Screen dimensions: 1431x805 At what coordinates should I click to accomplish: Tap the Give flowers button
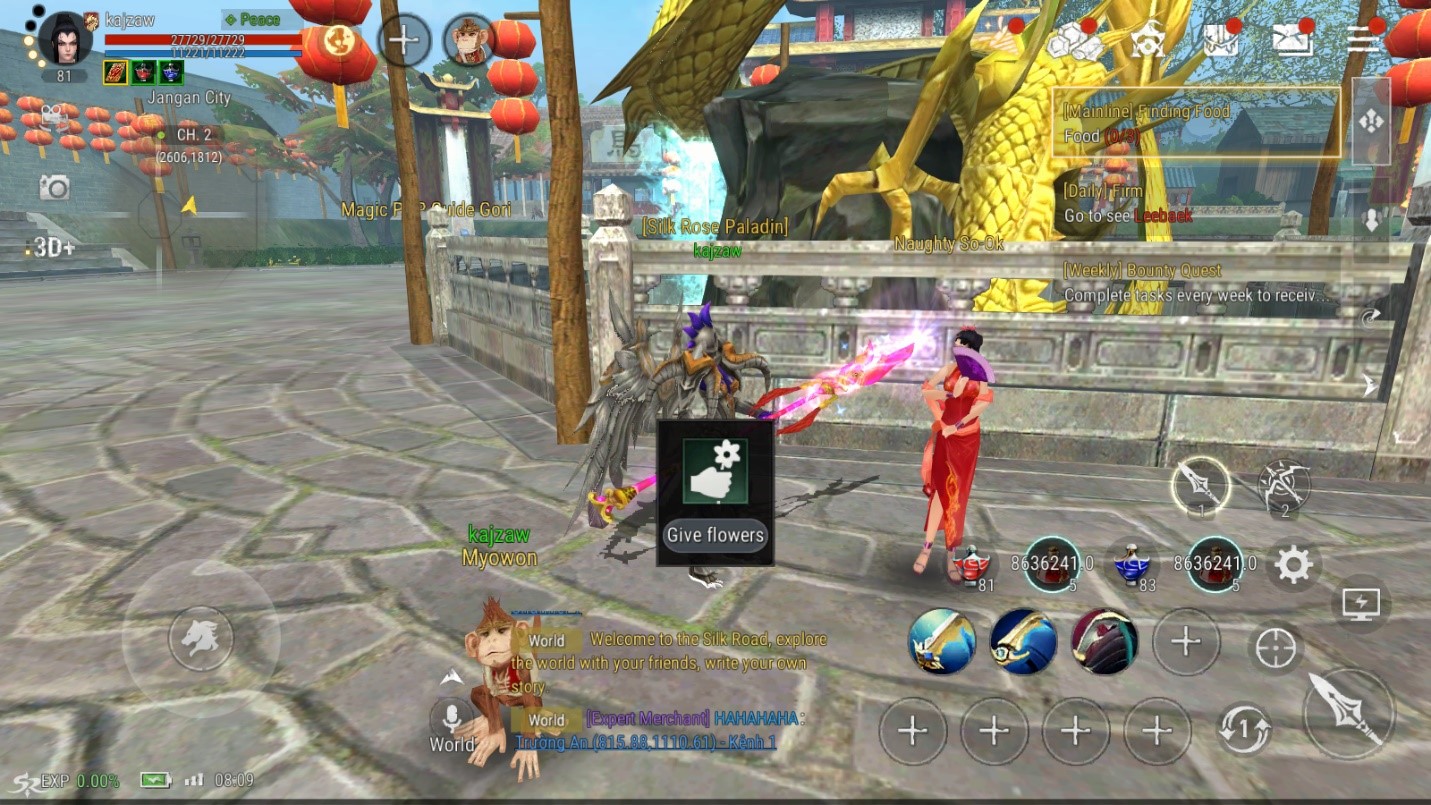click(715, 535)
